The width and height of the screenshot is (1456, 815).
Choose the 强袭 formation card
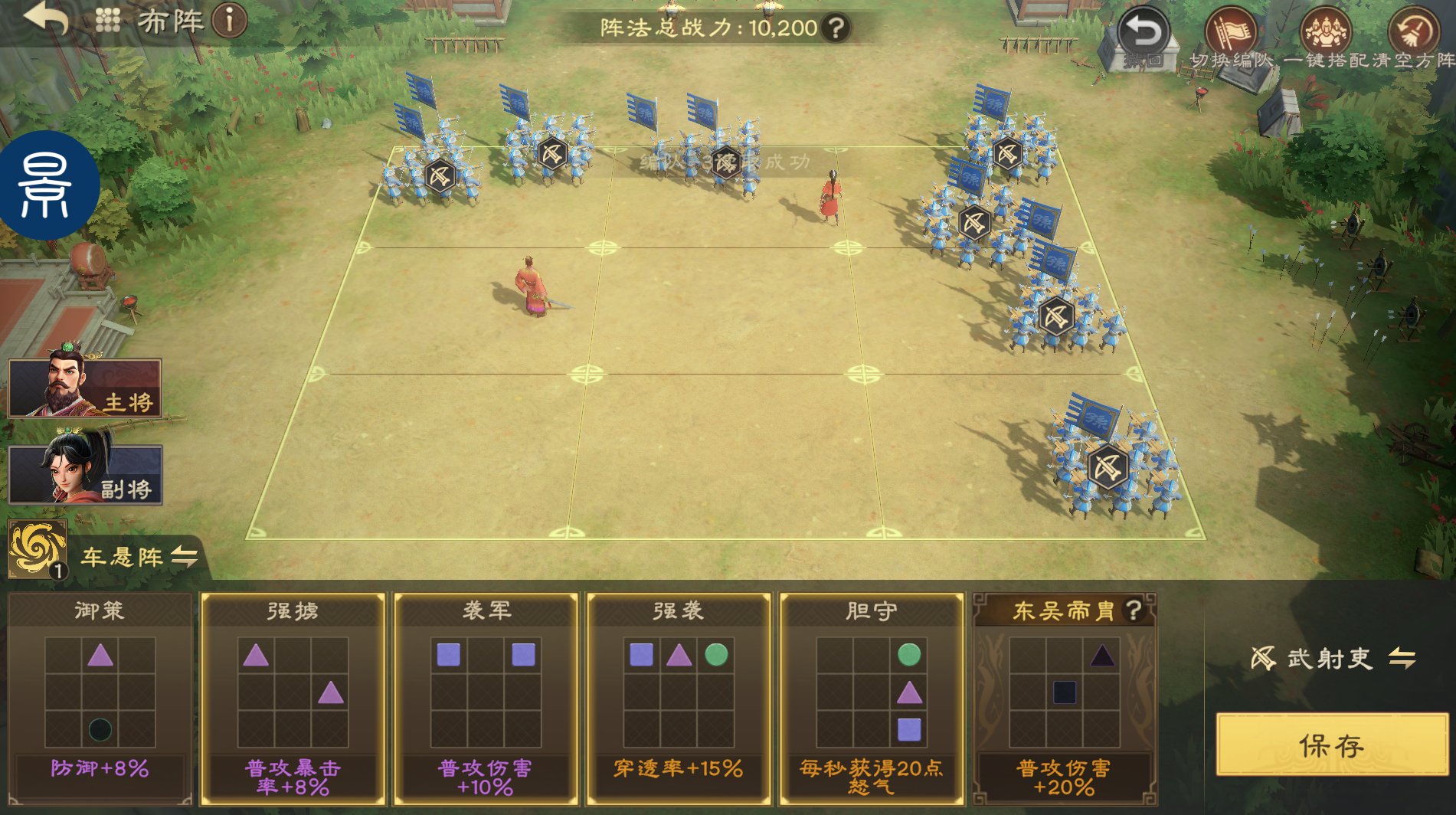point(679,697)
